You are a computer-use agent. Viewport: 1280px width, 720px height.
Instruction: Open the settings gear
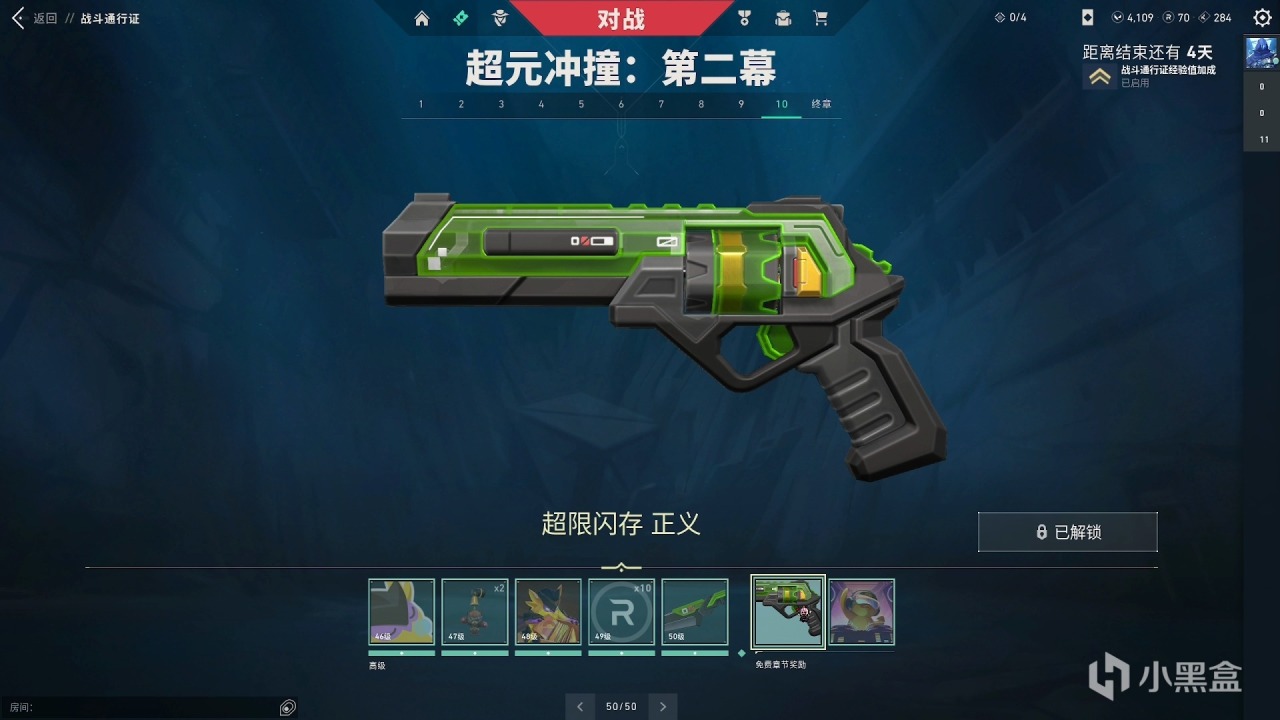pyautogui.click(x=1262, y=17)
